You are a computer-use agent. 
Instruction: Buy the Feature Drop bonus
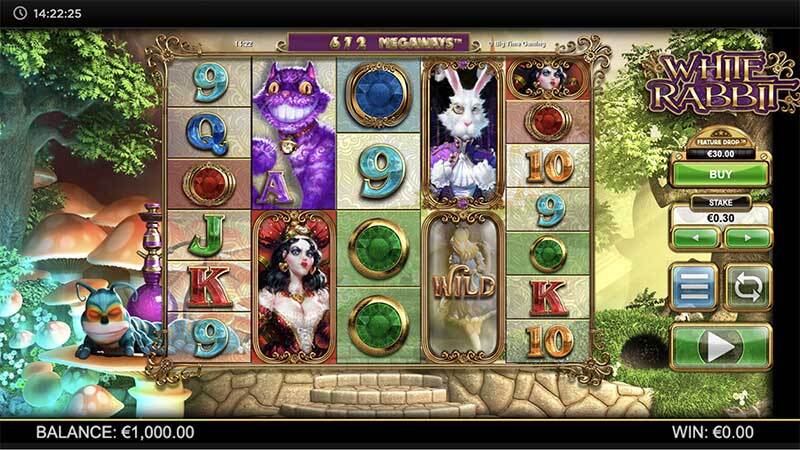click(x=720, y=174)
